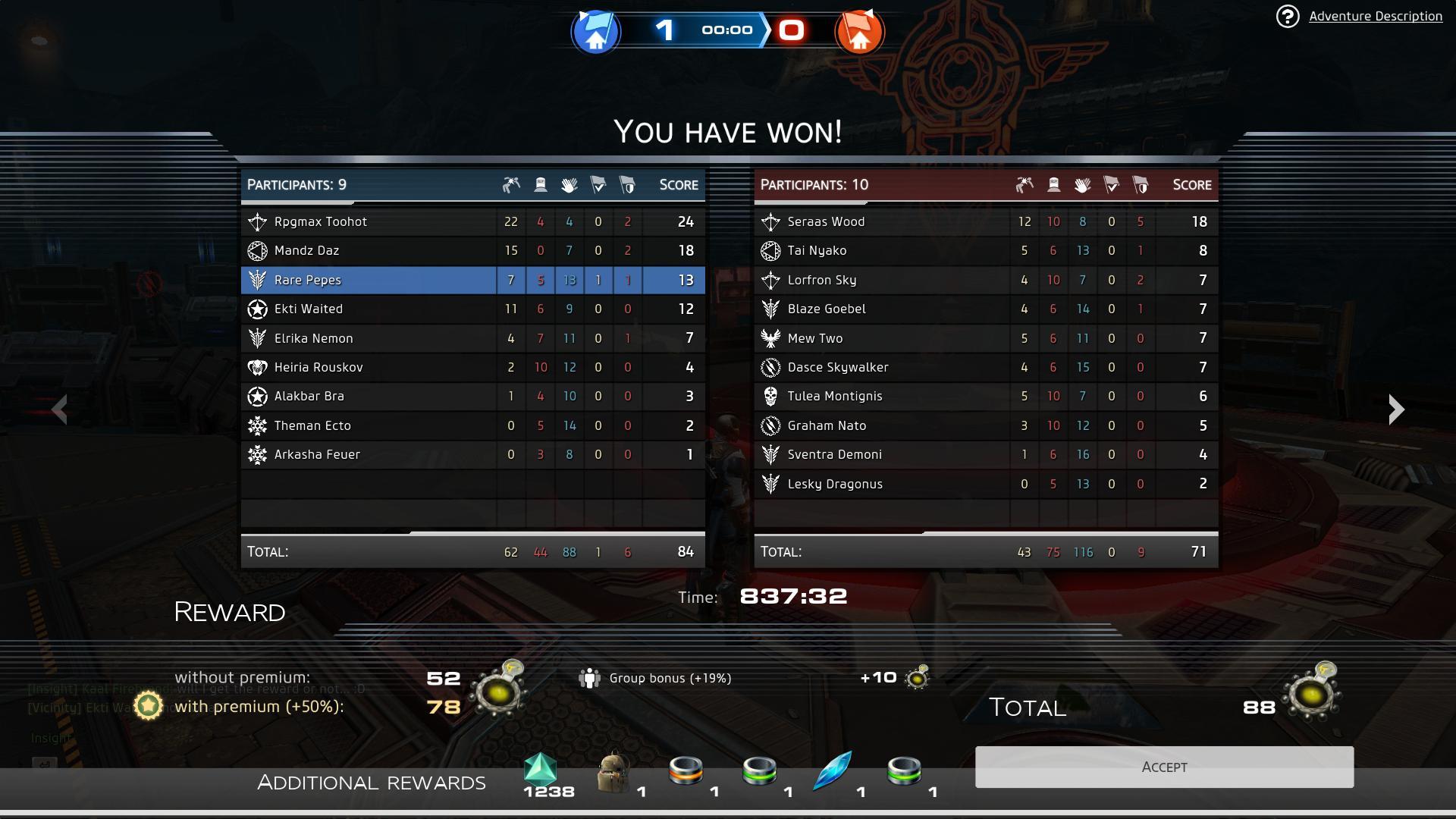Click the blue shard in additional rewards
The height and width of the screenshot is (819, 1456).
[x=831, y=770]
